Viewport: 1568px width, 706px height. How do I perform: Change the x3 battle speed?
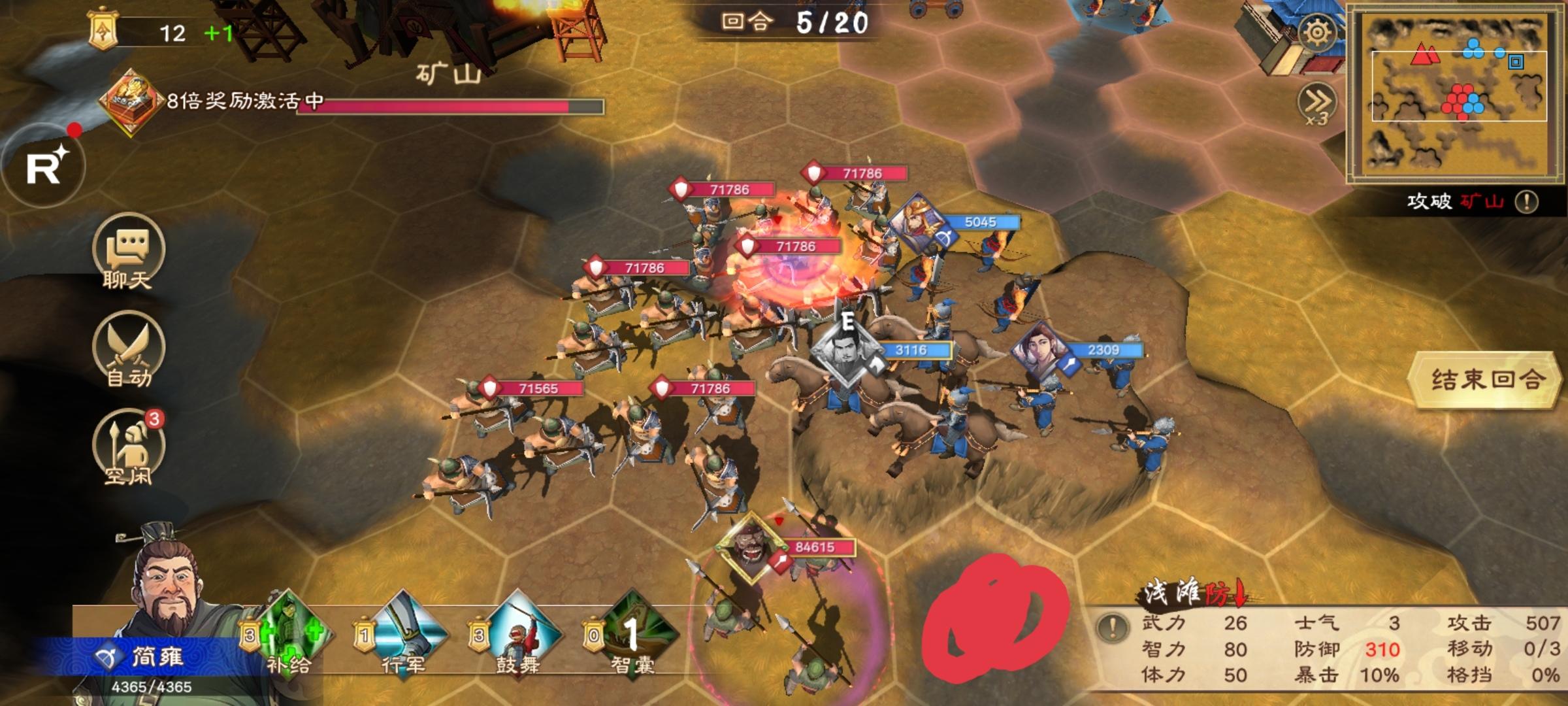tap(1316, 105)
